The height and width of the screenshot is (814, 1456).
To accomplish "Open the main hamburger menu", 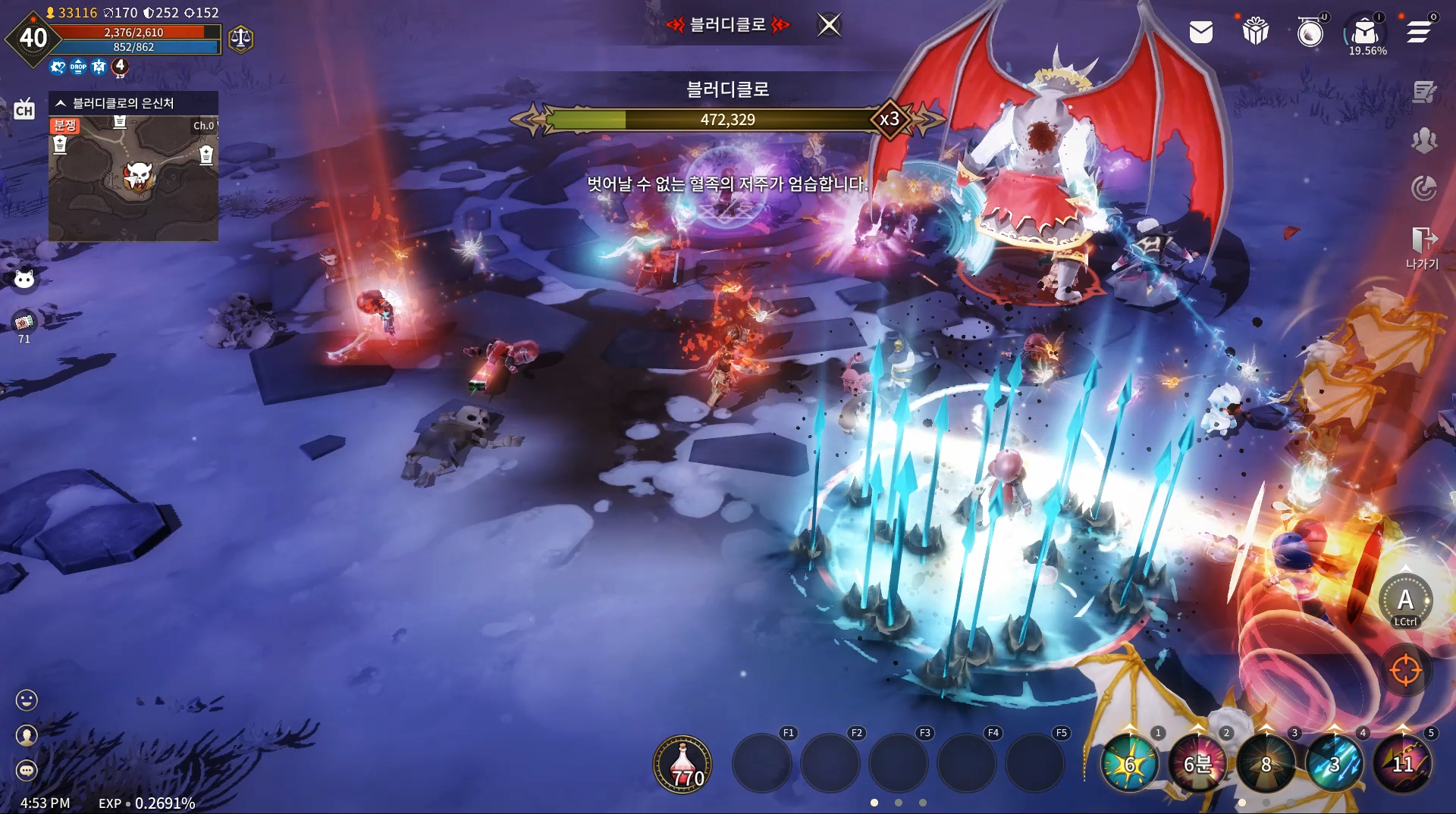I will 1419,32.
